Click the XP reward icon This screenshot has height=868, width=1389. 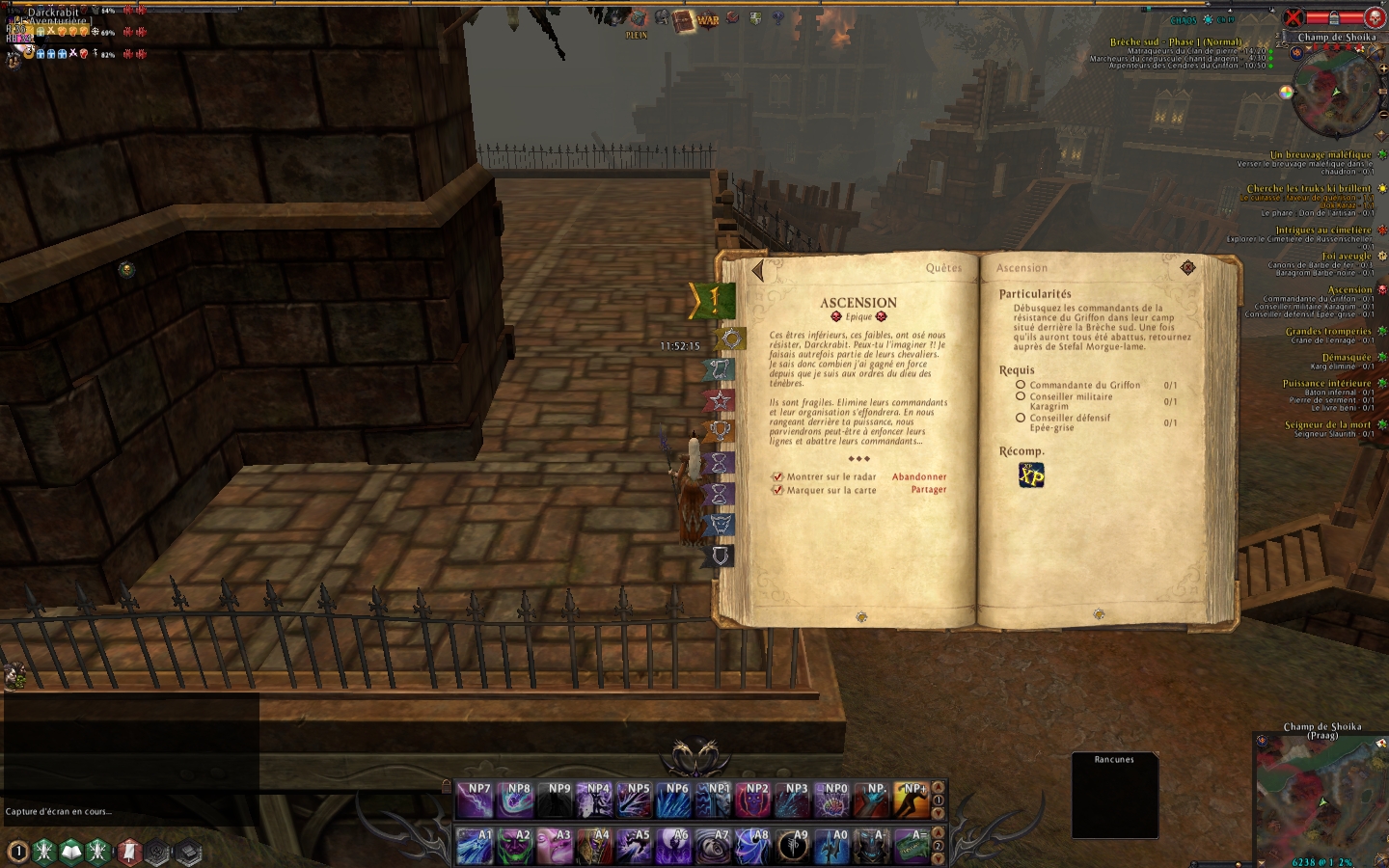click(1031, 475)
